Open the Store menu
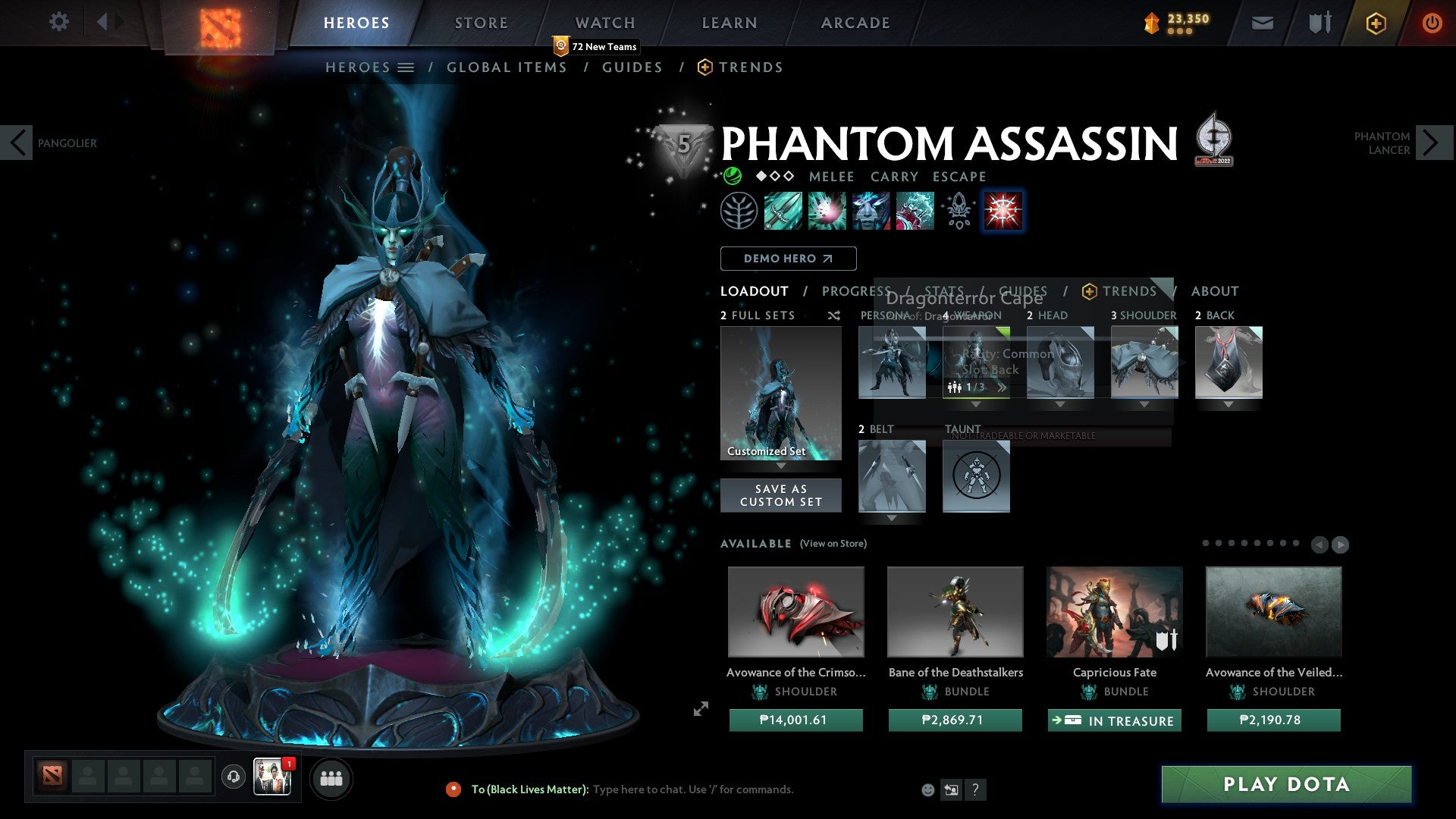This screenshot has width=1456, height=819. [x=481, y=23]
